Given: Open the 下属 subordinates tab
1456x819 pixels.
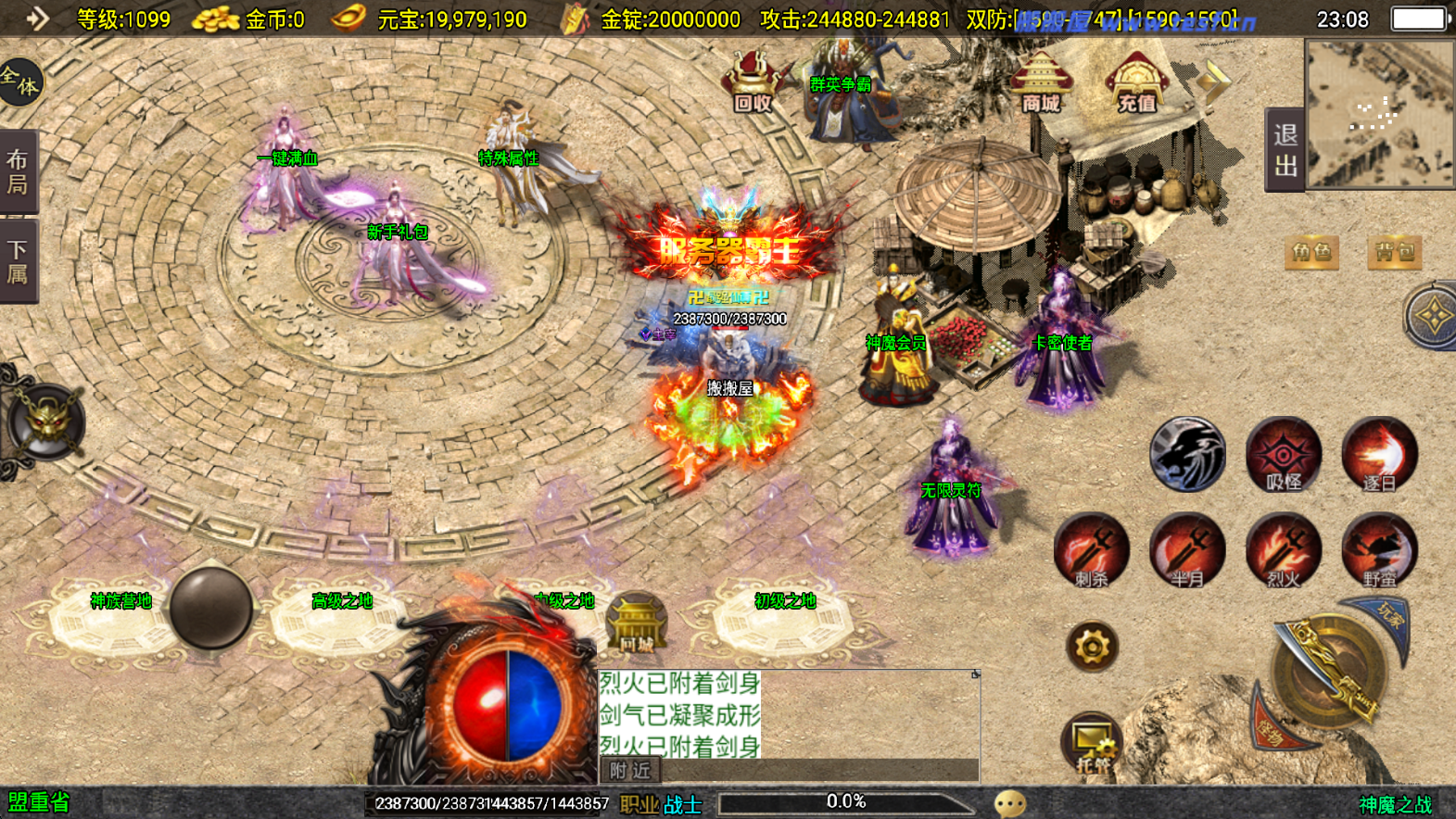Looking at the screenshot, I should click(18, 261).
